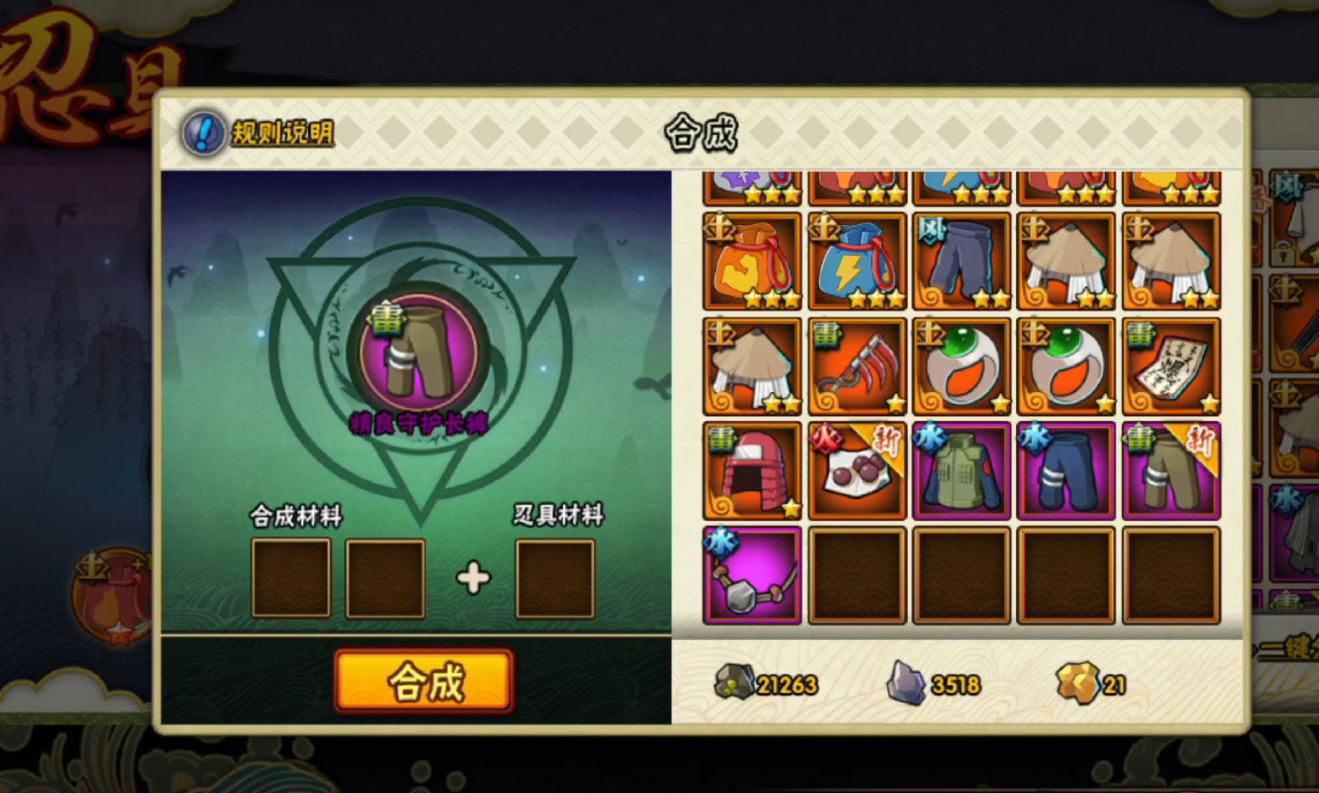Open the 规则说明 rules explanation

pos(259,133)
